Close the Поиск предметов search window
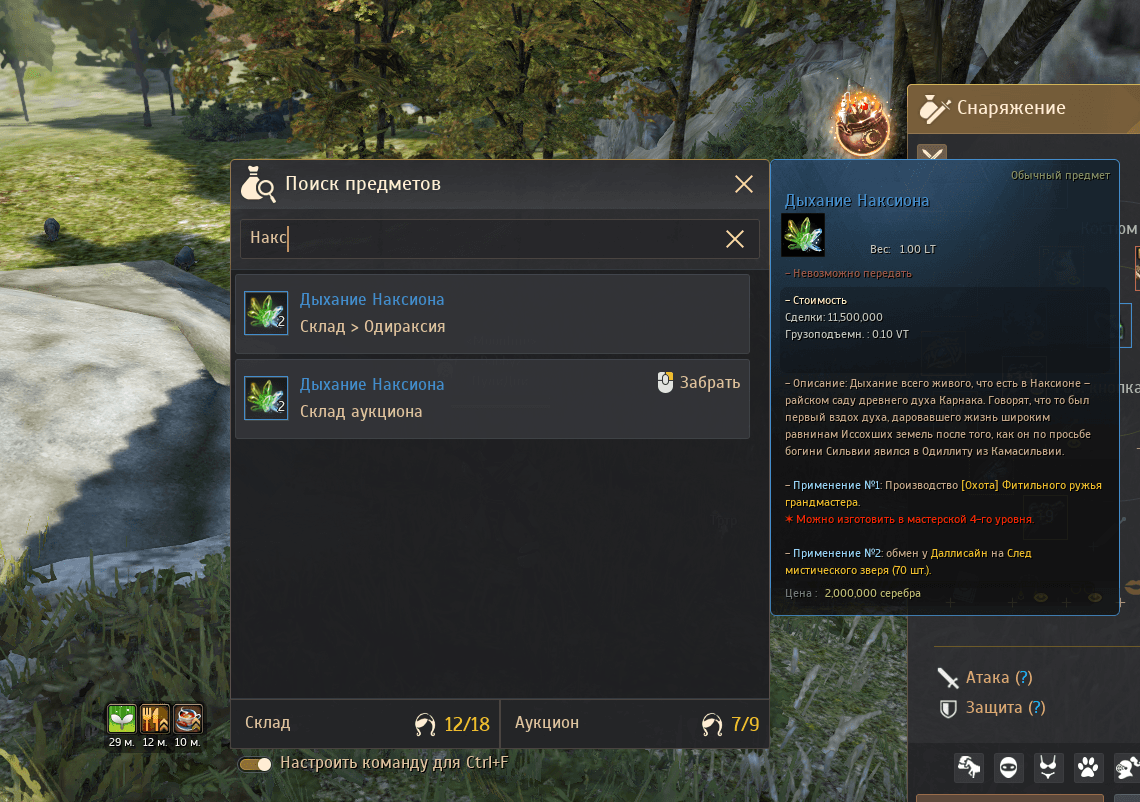This screenshot has width=1140, height=802. [744, 184]
